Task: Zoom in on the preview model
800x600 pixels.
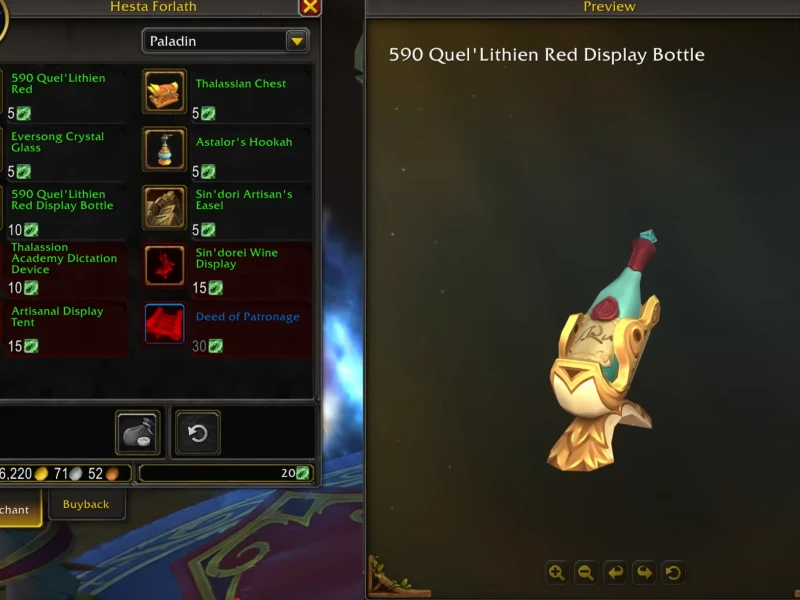Action: (x=556, y=572)
